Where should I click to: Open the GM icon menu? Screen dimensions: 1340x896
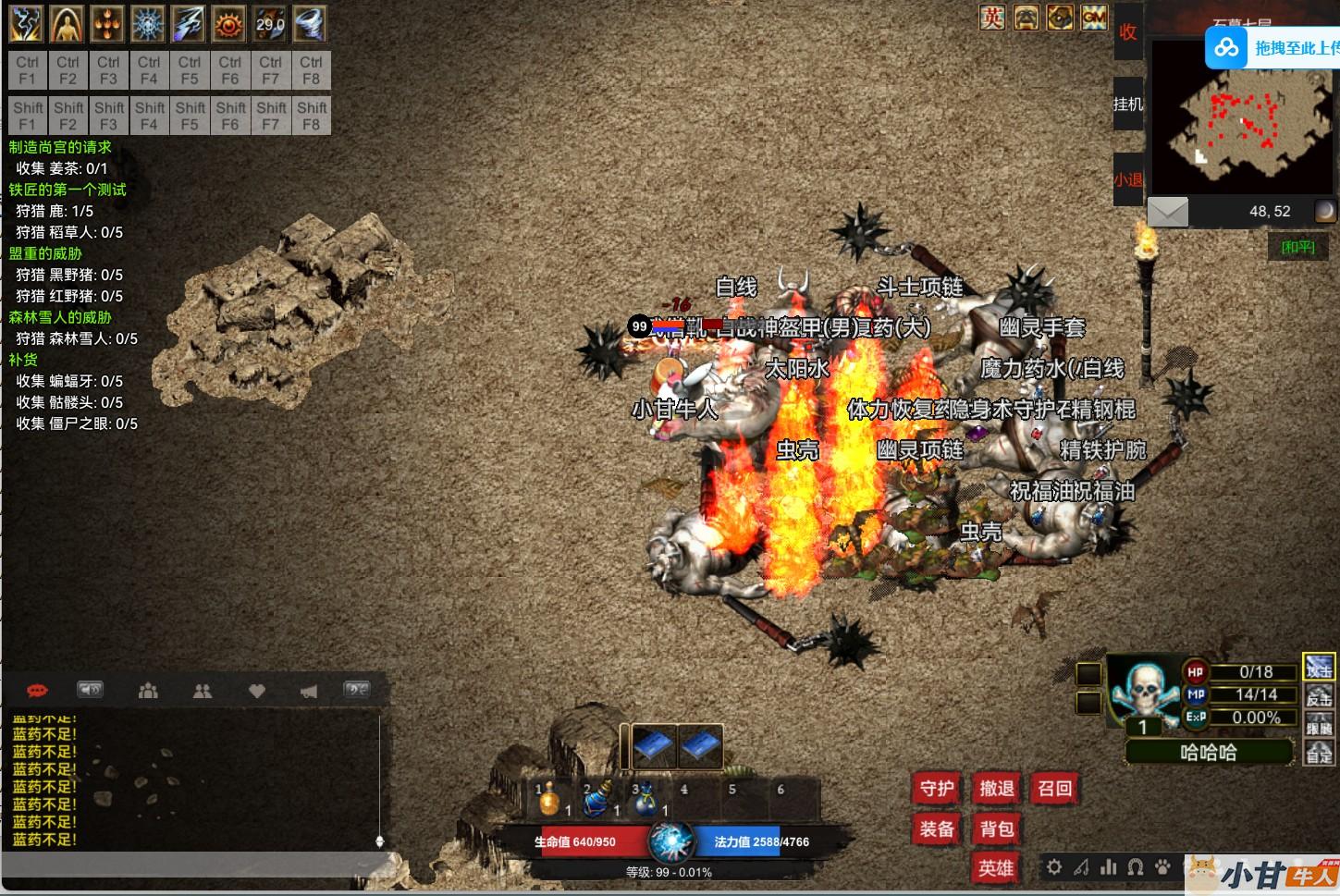[1094, 17]
